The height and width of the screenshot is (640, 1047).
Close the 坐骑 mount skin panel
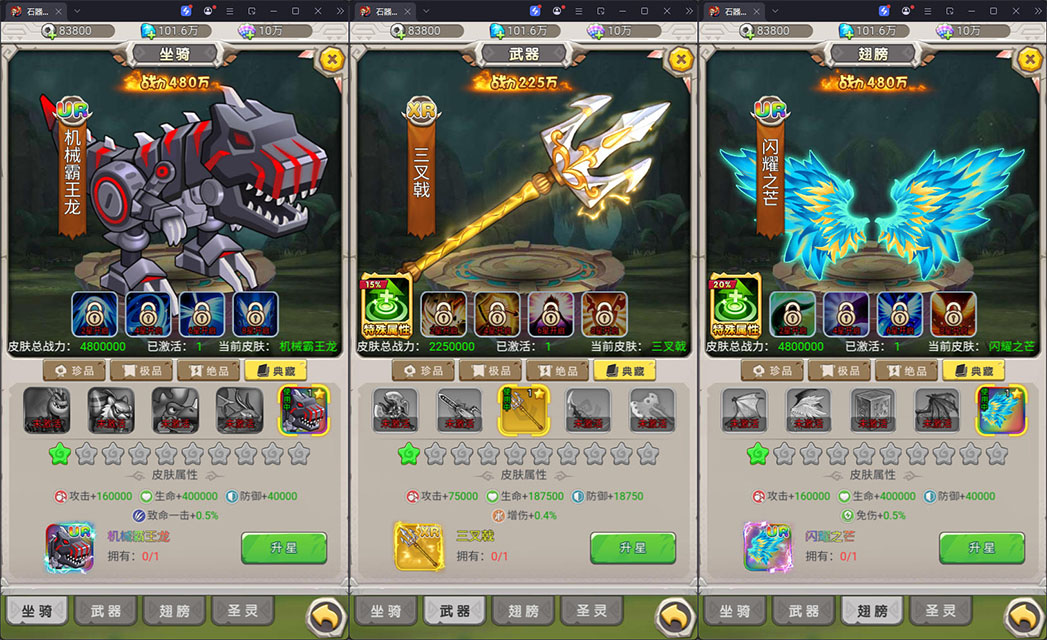pos(331,59)
